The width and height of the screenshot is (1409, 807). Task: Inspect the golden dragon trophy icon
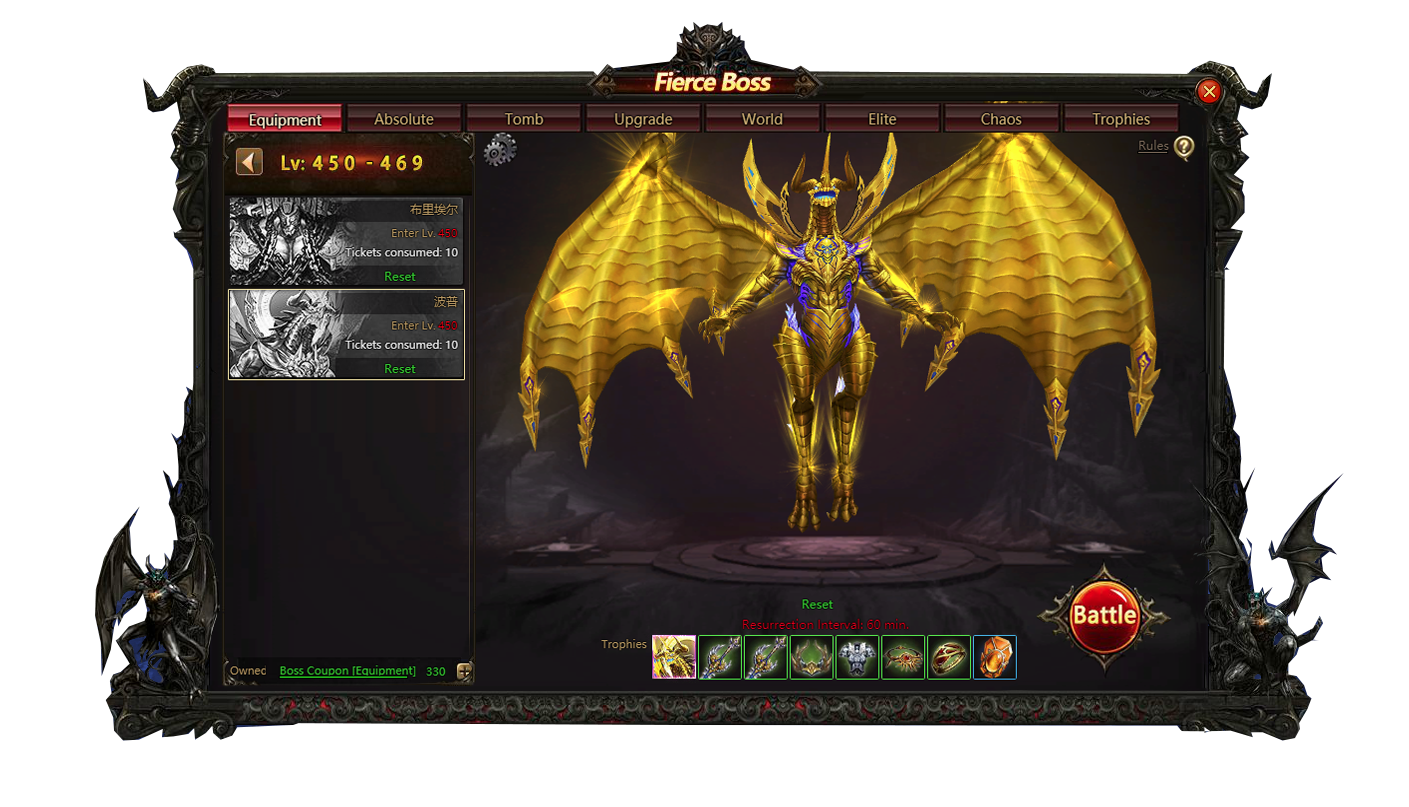click(x=674, y=657)
